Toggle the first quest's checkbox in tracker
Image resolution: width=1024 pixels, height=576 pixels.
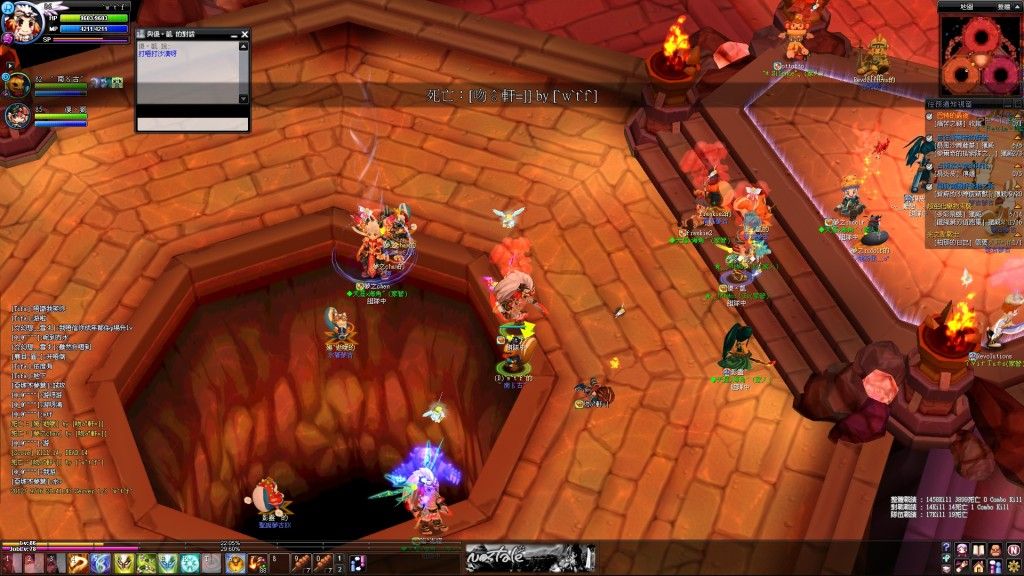[931, 115]
